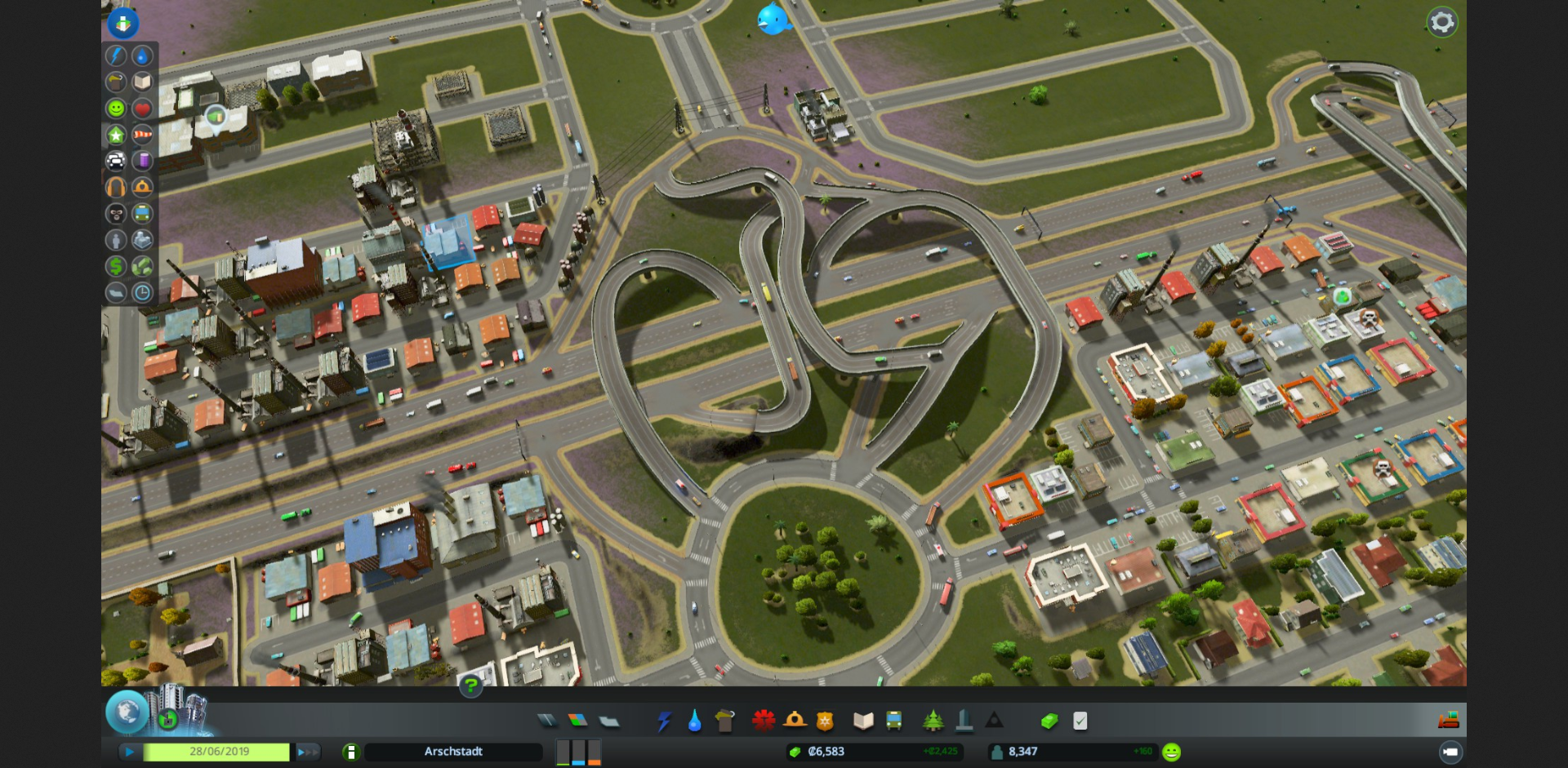Screen dimensions: 1568x768
Task: Toggle the play/pause simulation button
Action: pyautogui.click(x=129, y=752)
